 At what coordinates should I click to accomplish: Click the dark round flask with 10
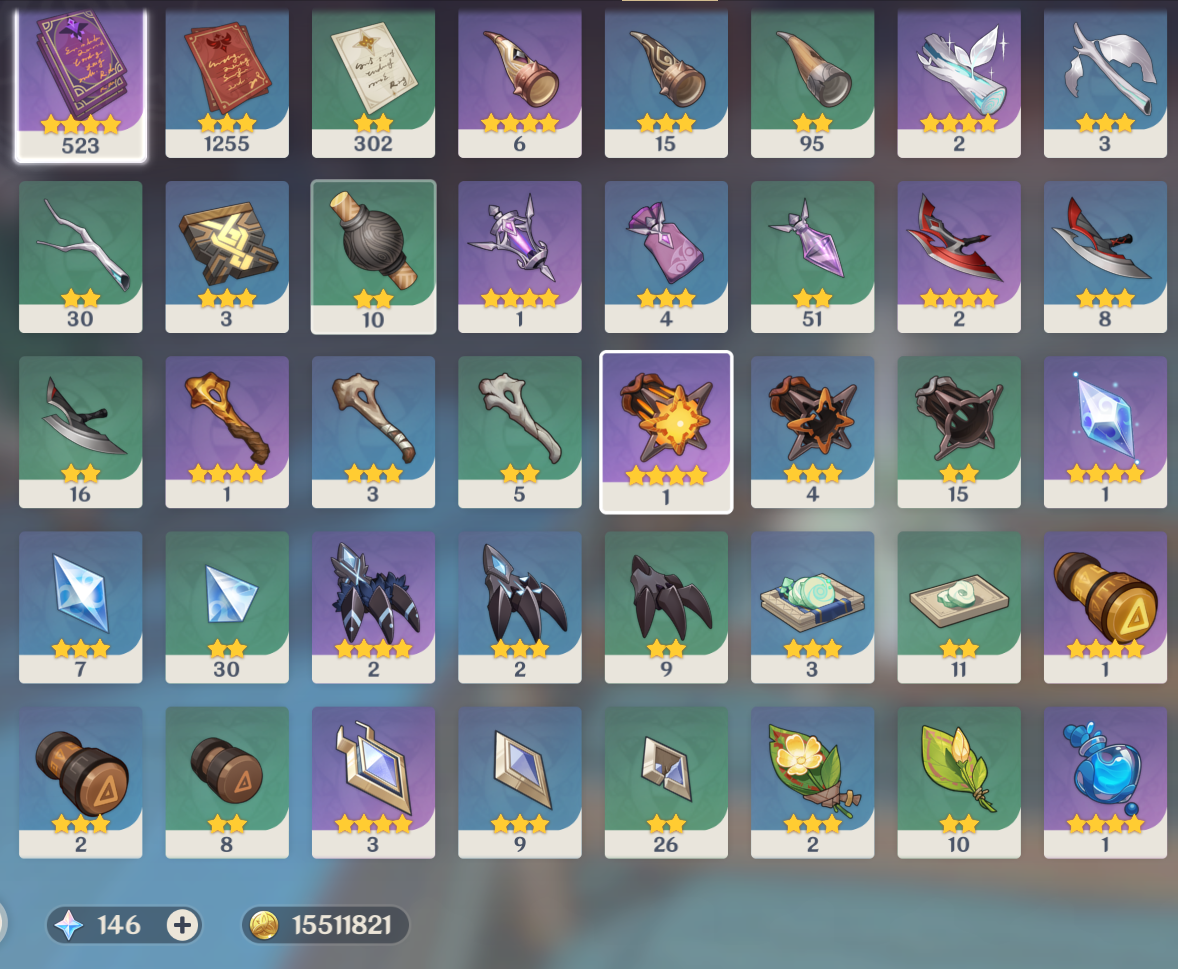(373, 255)
